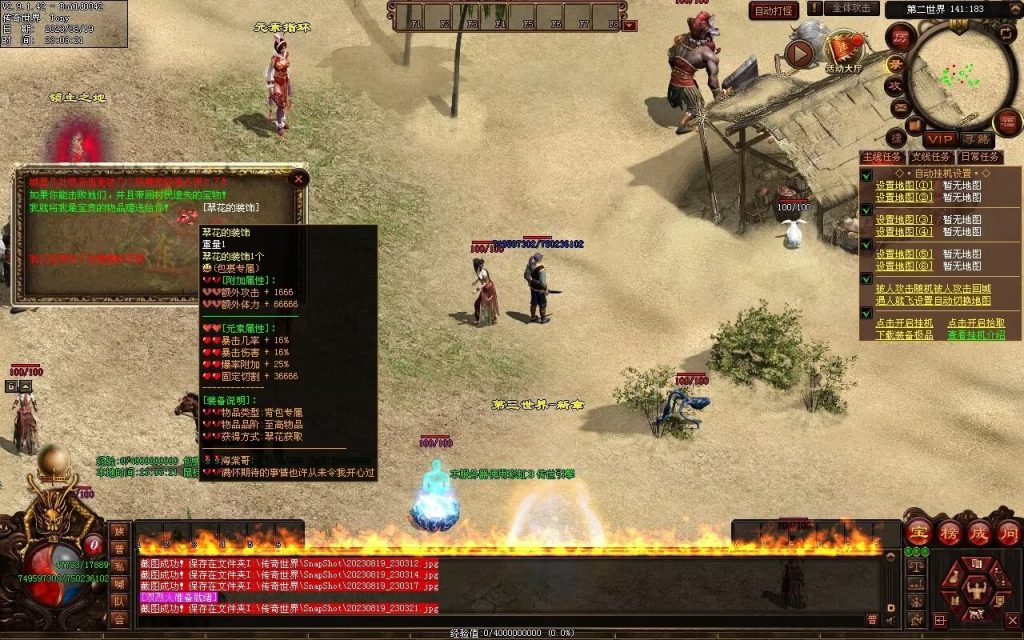
Task: Click the 寻路 pathfinding button
Action: (x=977, y=139)
